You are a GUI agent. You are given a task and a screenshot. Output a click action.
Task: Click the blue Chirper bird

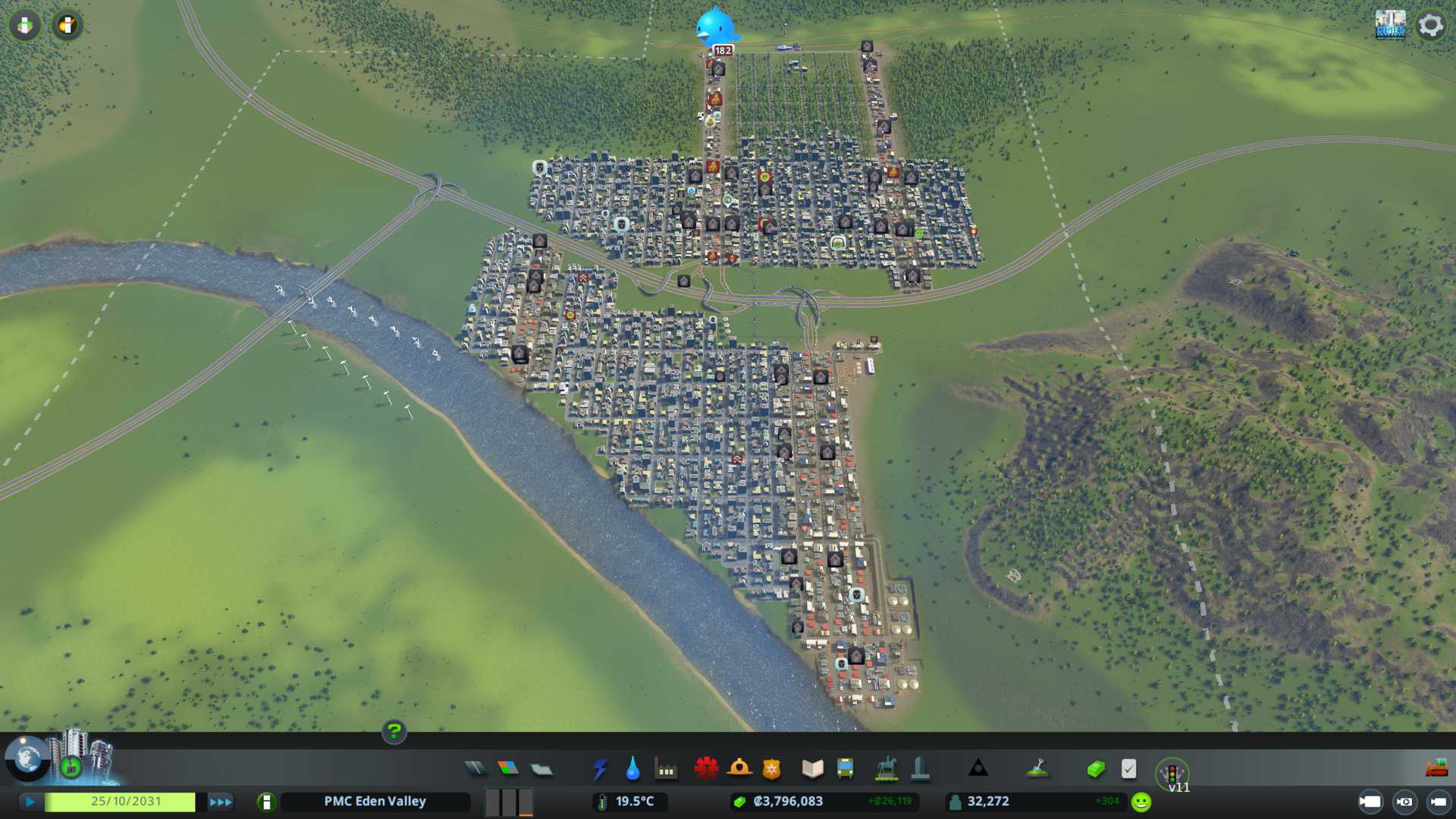[x=716, y=27]
